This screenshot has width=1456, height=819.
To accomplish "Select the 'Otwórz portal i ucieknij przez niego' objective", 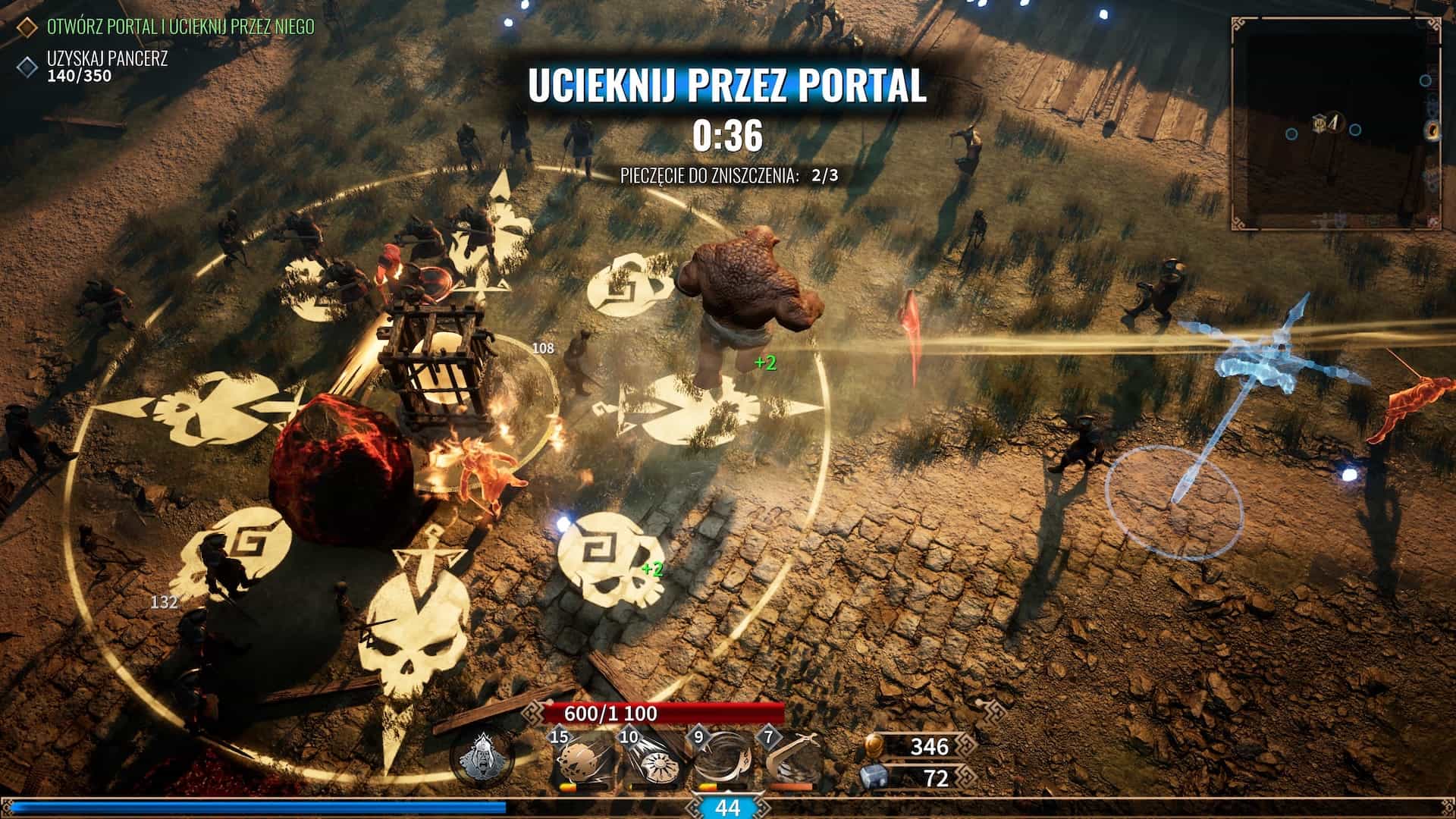I will (x=180, y=27).
